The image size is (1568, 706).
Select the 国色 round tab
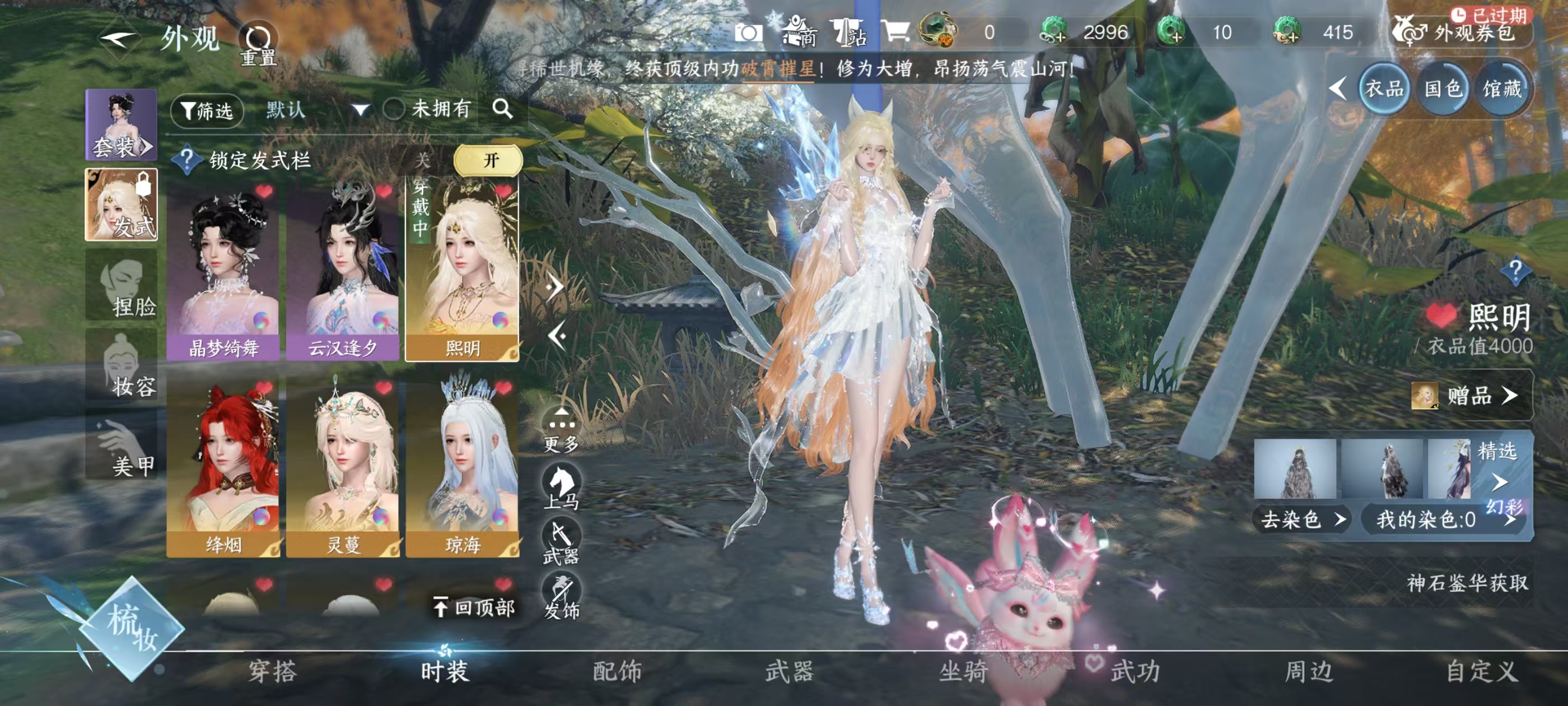pos(1443,89)
